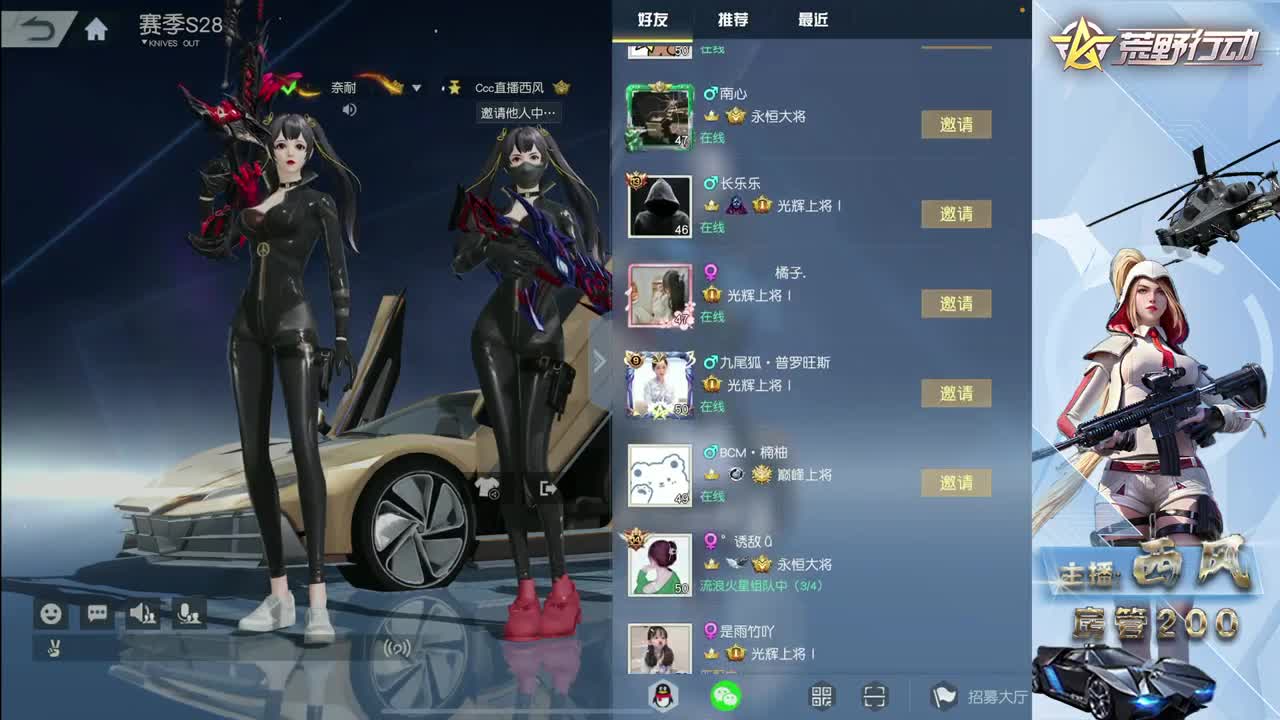1280x720 pixels.
Task: Share room via green WeChat icon
Action: tap(727, 698)
